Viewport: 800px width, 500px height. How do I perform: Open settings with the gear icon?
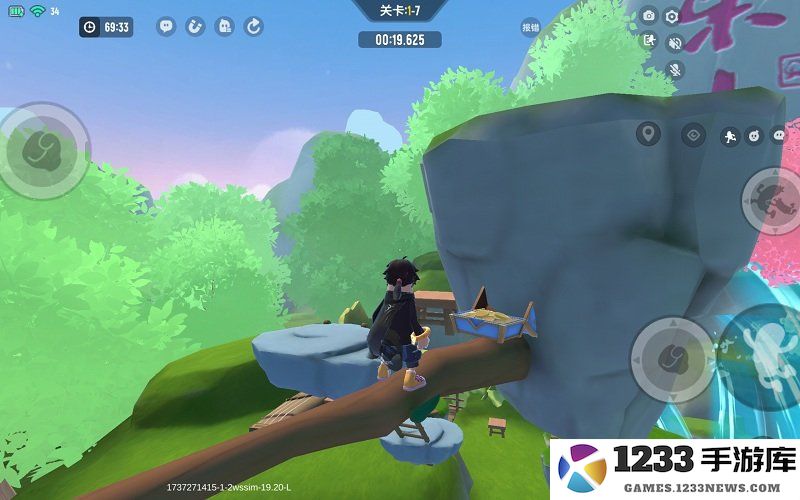click(672, 16)
